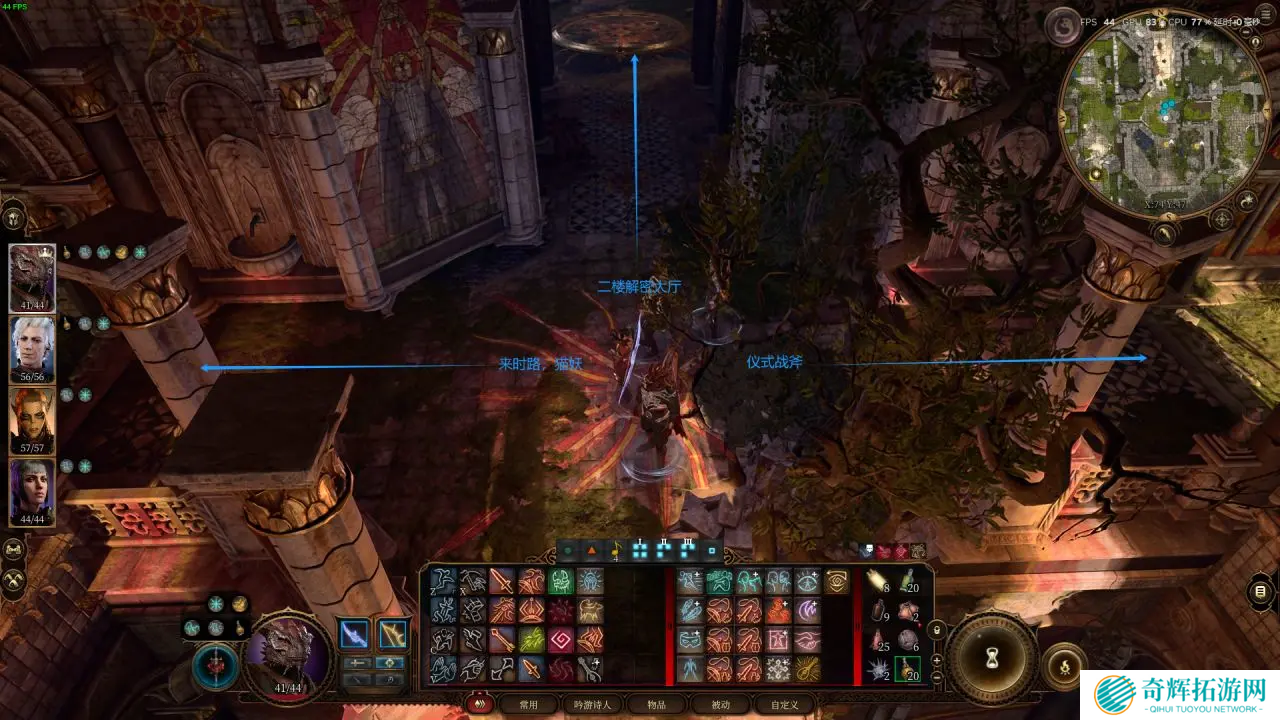This screenshot has width=1280, height=720.
Task: Switch to the 常用 hotbar tab
Action: 528,705
